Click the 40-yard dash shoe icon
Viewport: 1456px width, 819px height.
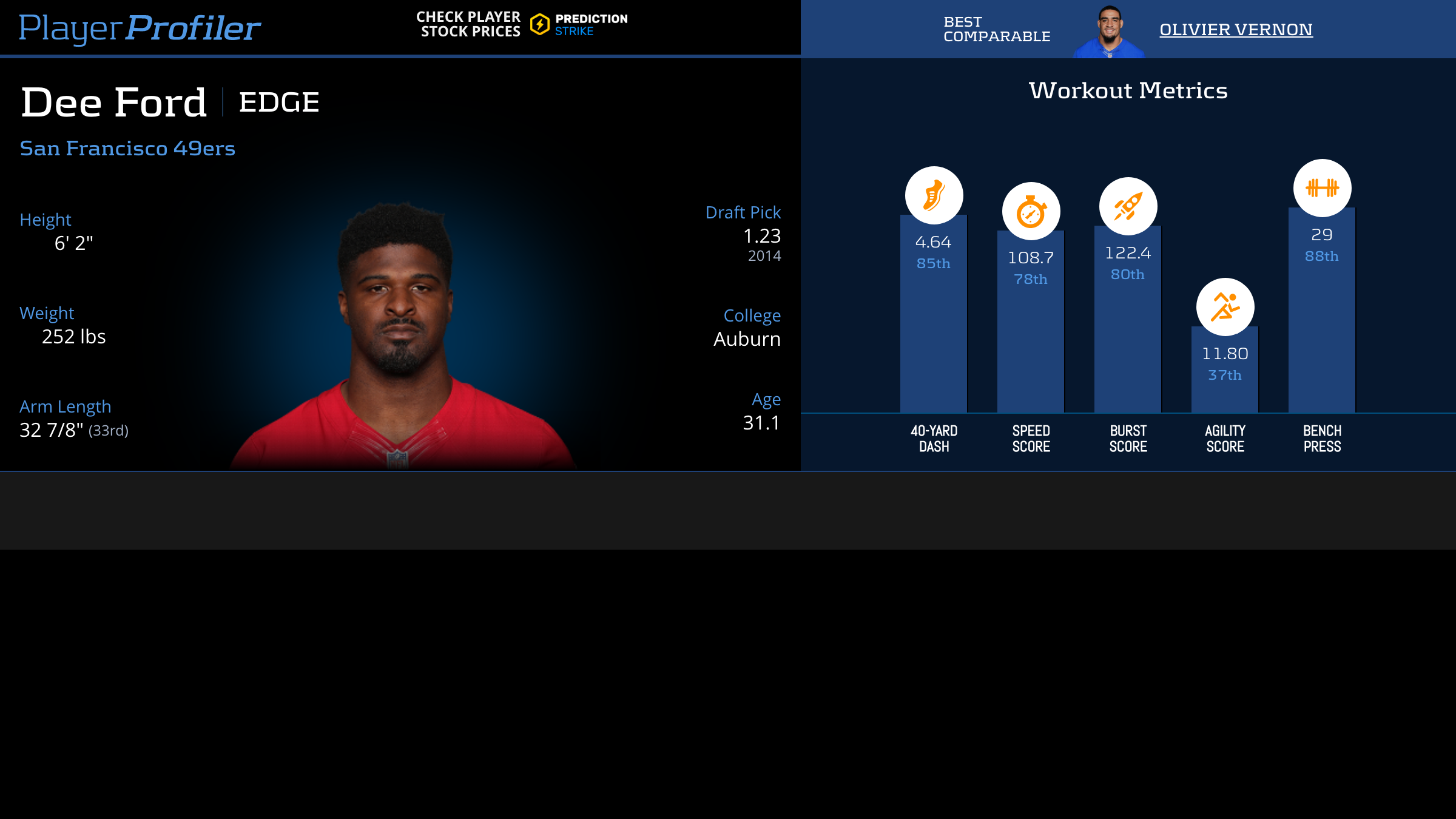934,195
